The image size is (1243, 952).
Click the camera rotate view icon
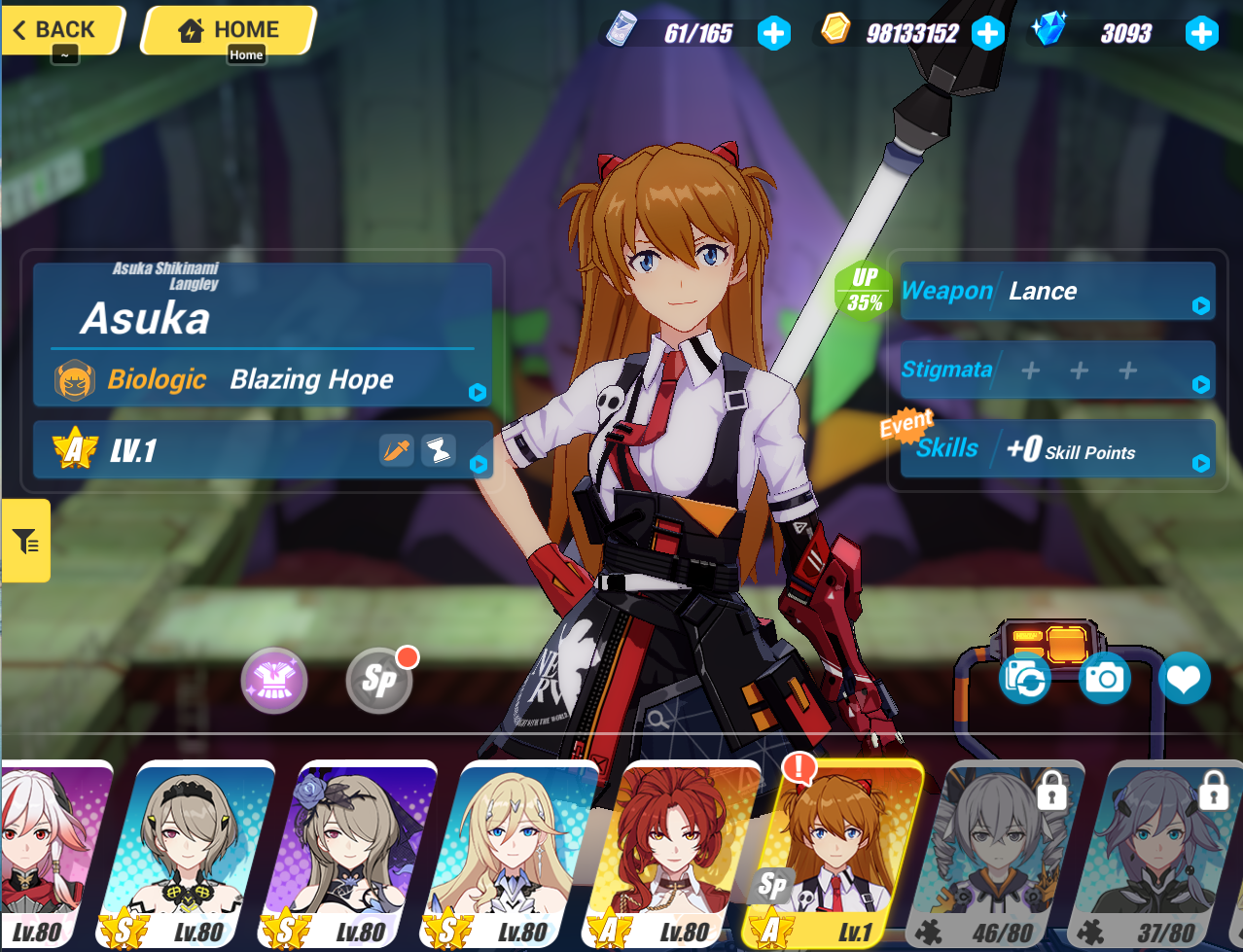(1025, 678)
